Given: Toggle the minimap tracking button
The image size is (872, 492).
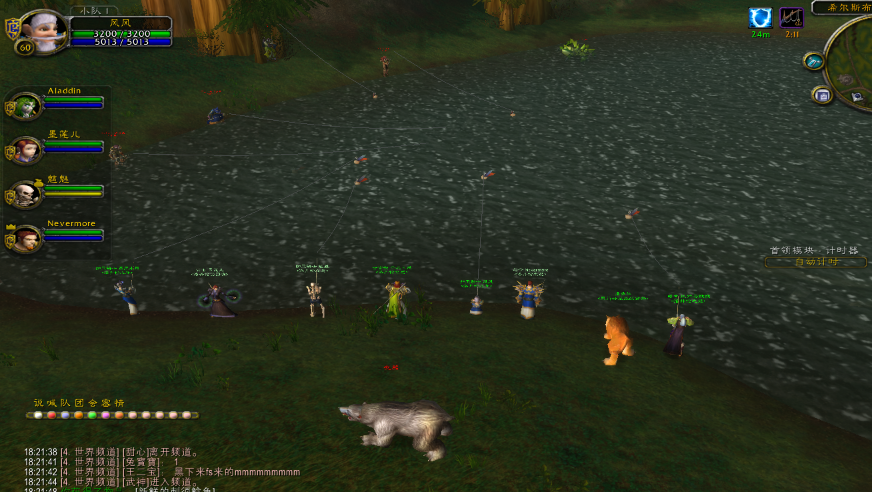Looking at the screenshot, I should (813, 61).
